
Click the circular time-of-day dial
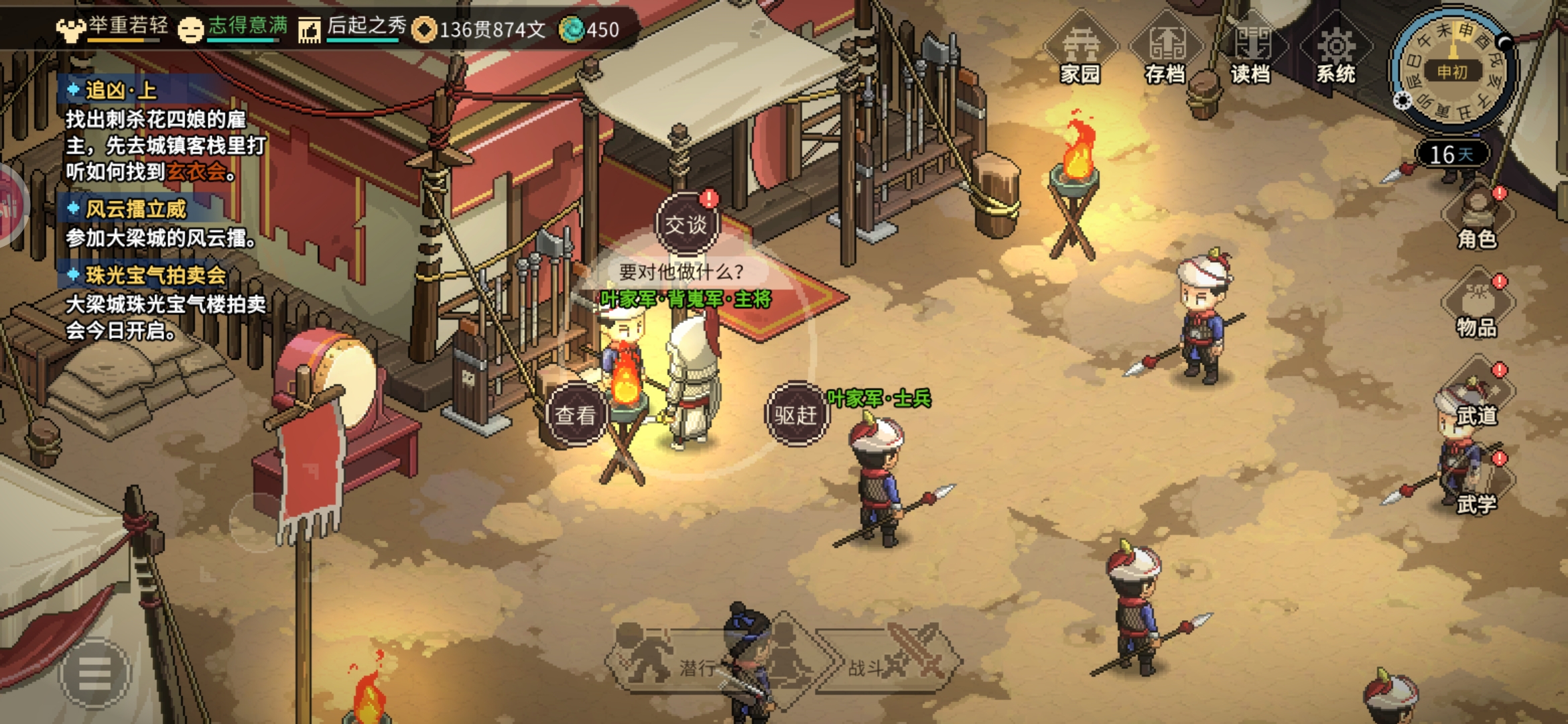click(x=1451, y=70)
